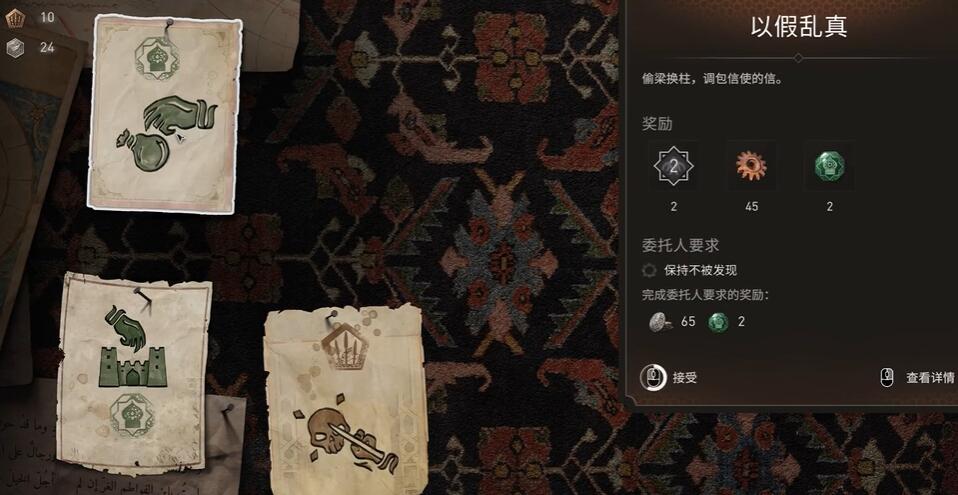The image size is (958, 495).
Task: Open 查看详情 to view contract details
Action: 918,378
